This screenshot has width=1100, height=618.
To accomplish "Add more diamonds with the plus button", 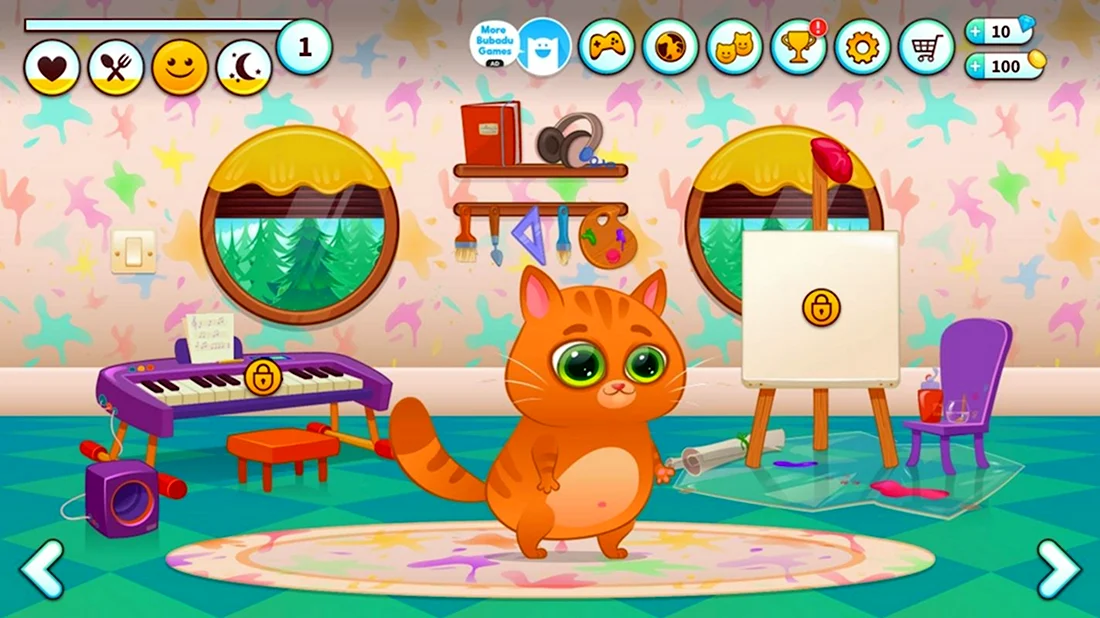I will click(976, 32).
